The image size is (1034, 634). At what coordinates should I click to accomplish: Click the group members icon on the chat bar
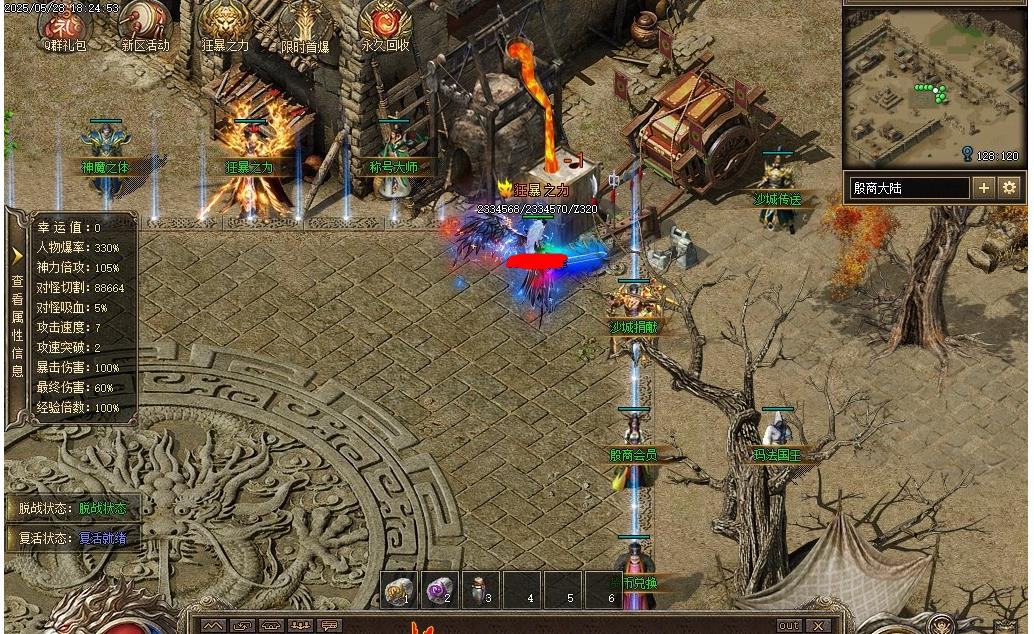pos(300,626)
